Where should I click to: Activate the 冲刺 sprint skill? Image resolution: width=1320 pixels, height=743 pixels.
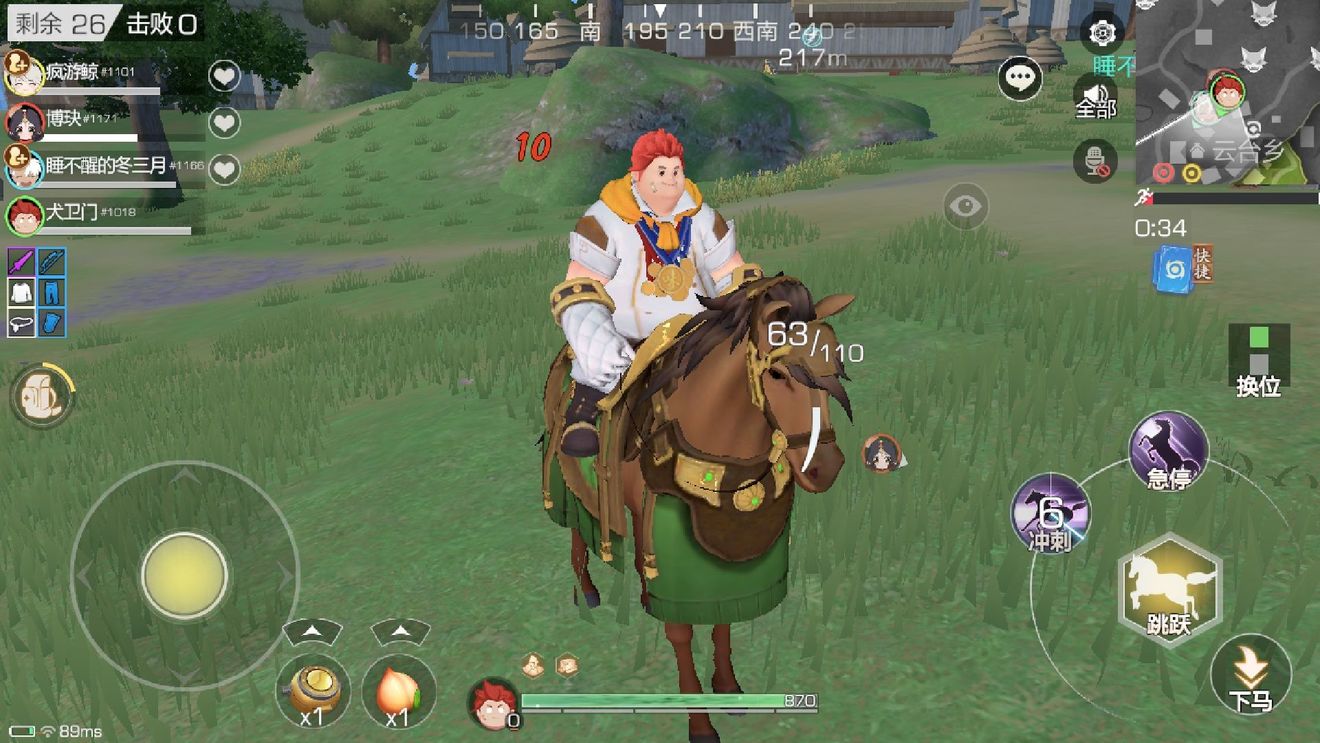tap(1050, 515)
